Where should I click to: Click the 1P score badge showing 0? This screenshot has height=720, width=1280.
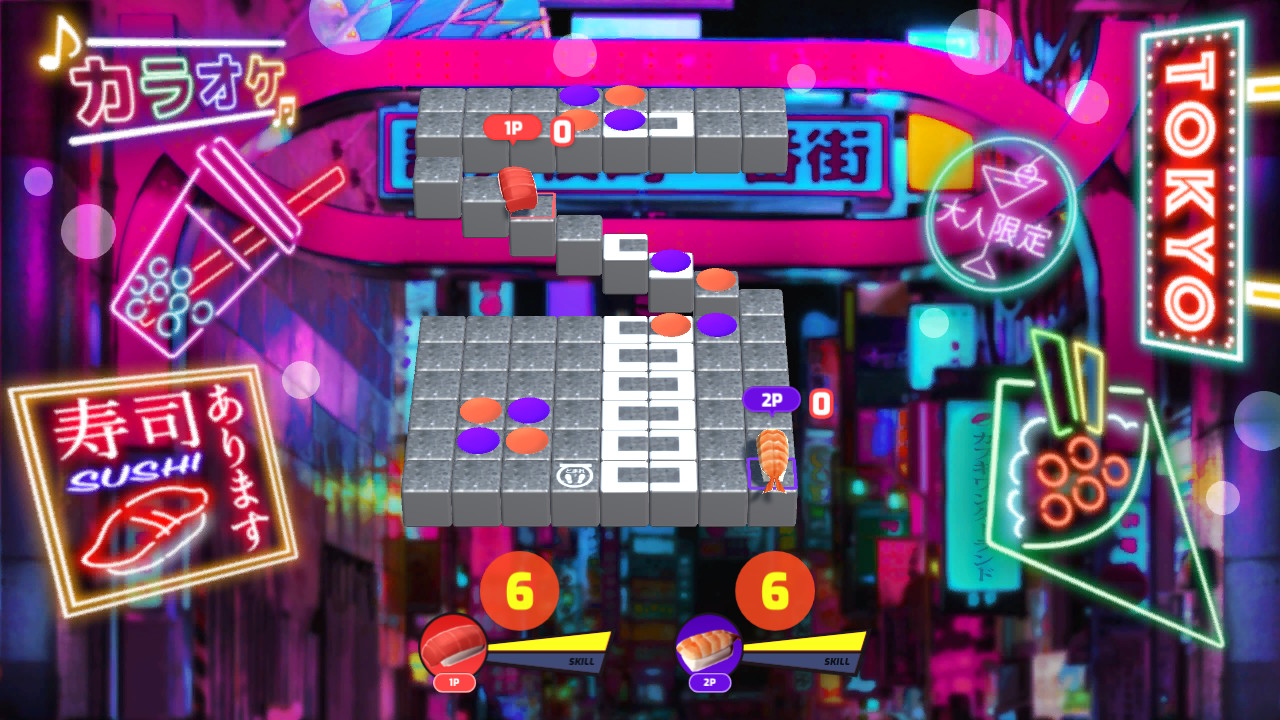pos(561,130)
